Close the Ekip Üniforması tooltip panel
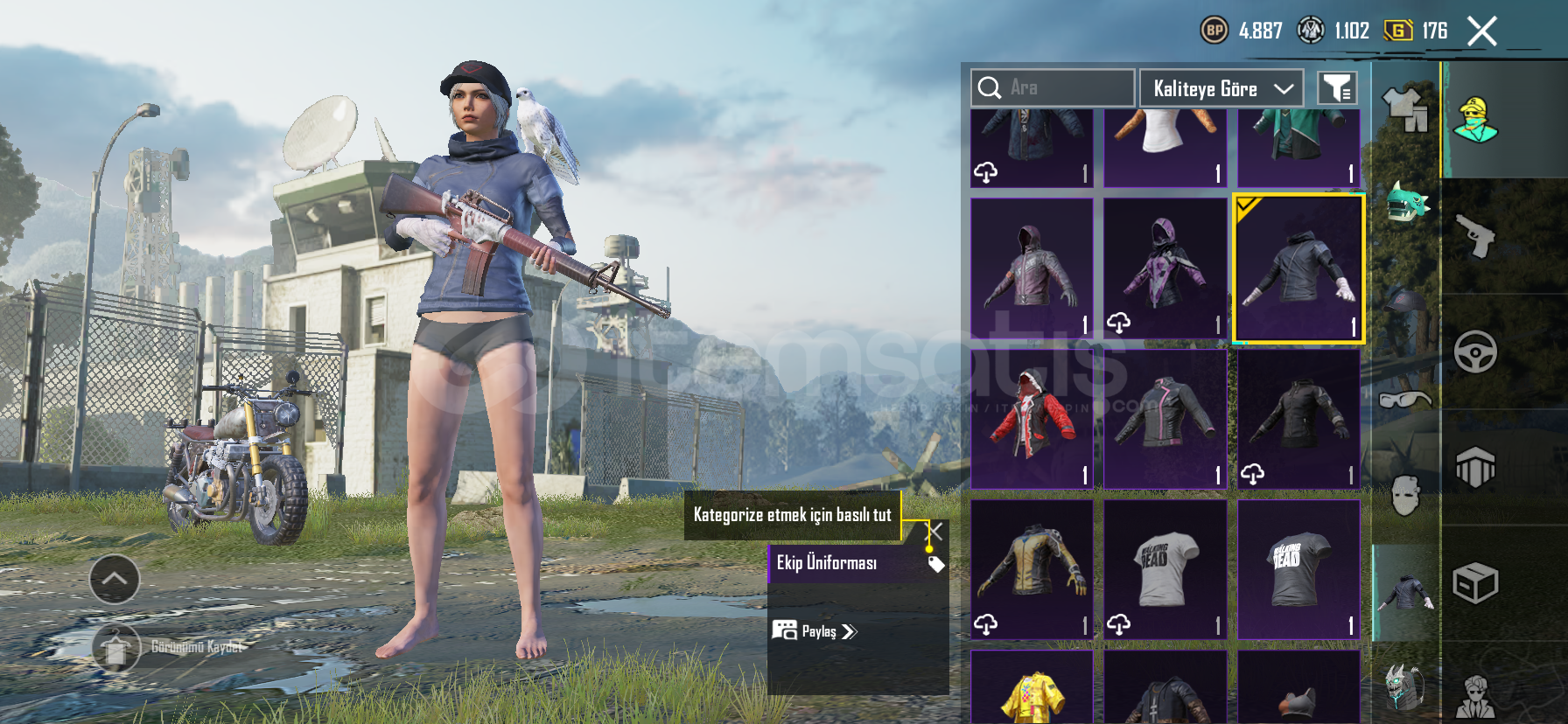Screen dimensions: 1568x724 click(x=935, y=531)
